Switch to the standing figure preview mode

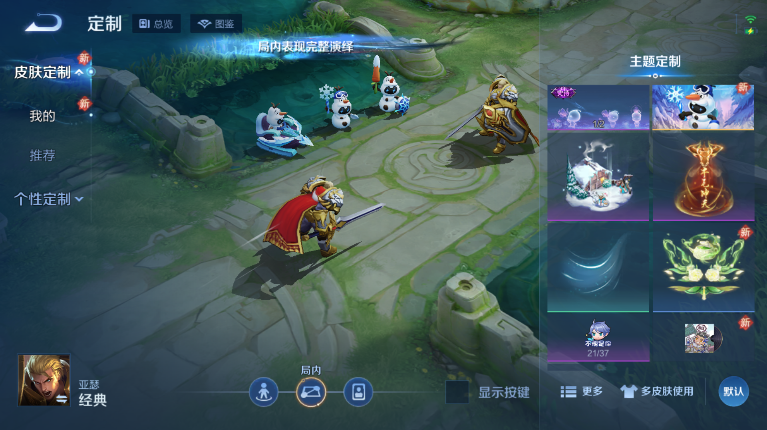[264, 392]
